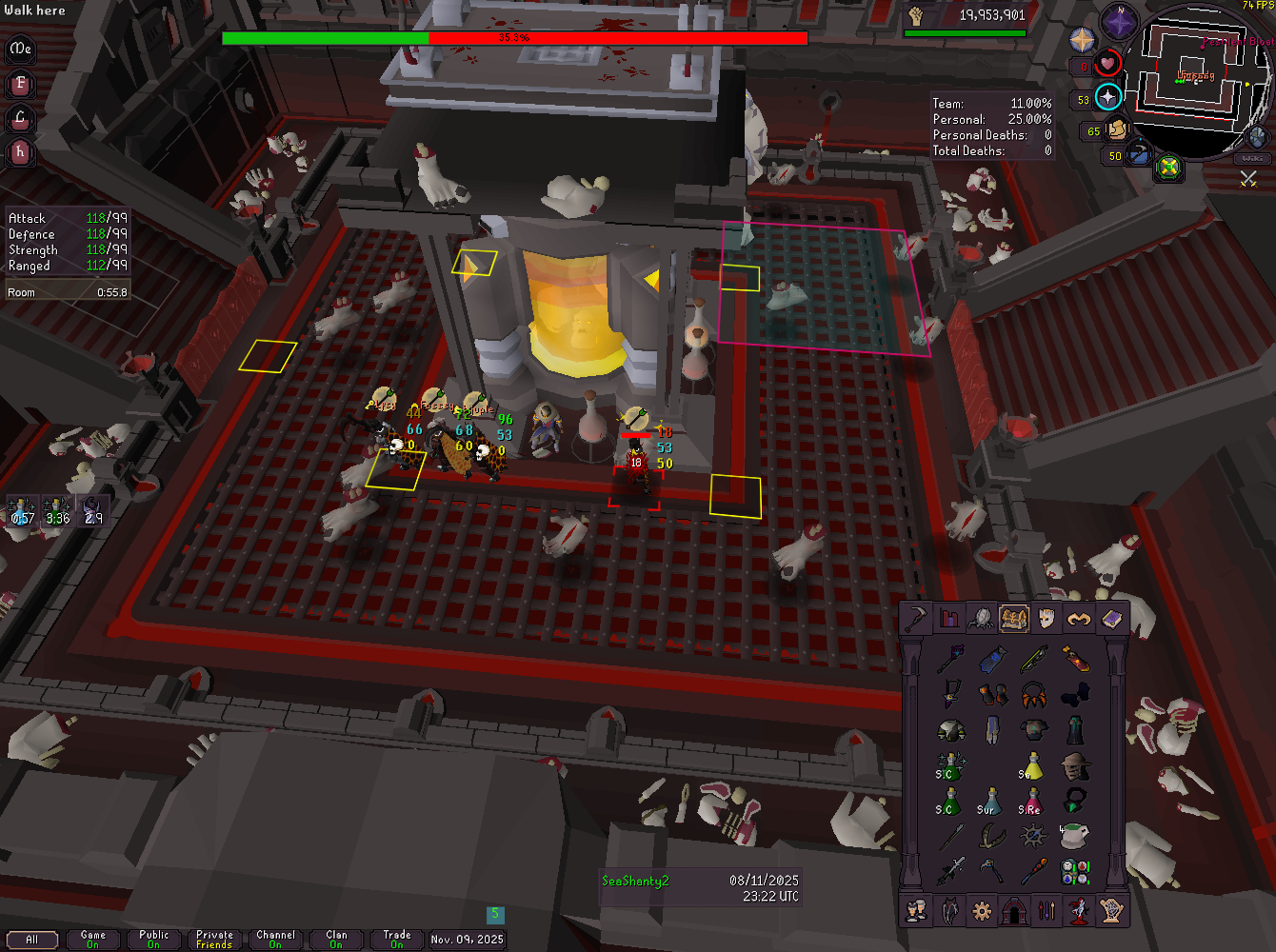Open the Game chat filter
The height and width of the screenshot is (952, 1276).
click(93, 940)
